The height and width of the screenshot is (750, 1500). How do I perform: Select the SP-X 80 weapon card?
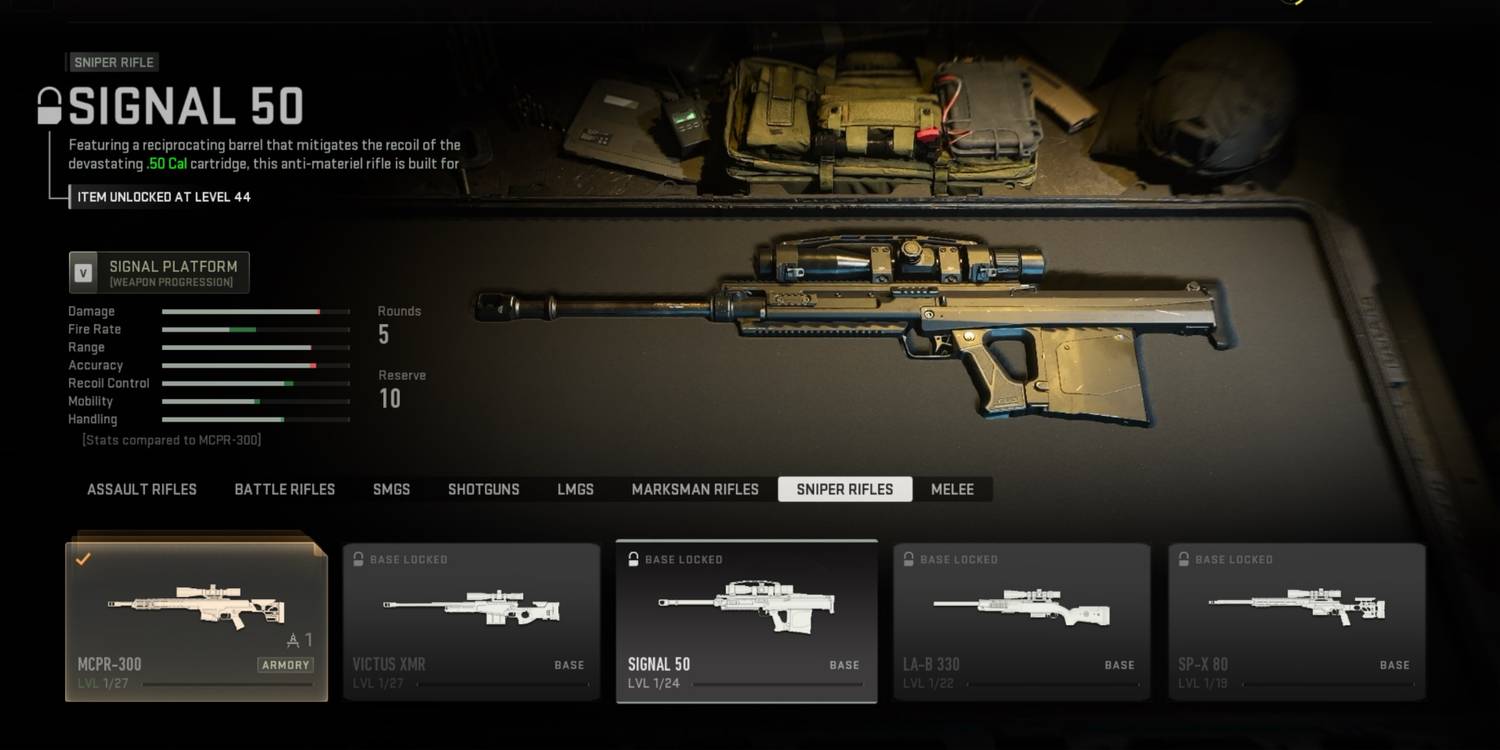tap(1296, 621)
